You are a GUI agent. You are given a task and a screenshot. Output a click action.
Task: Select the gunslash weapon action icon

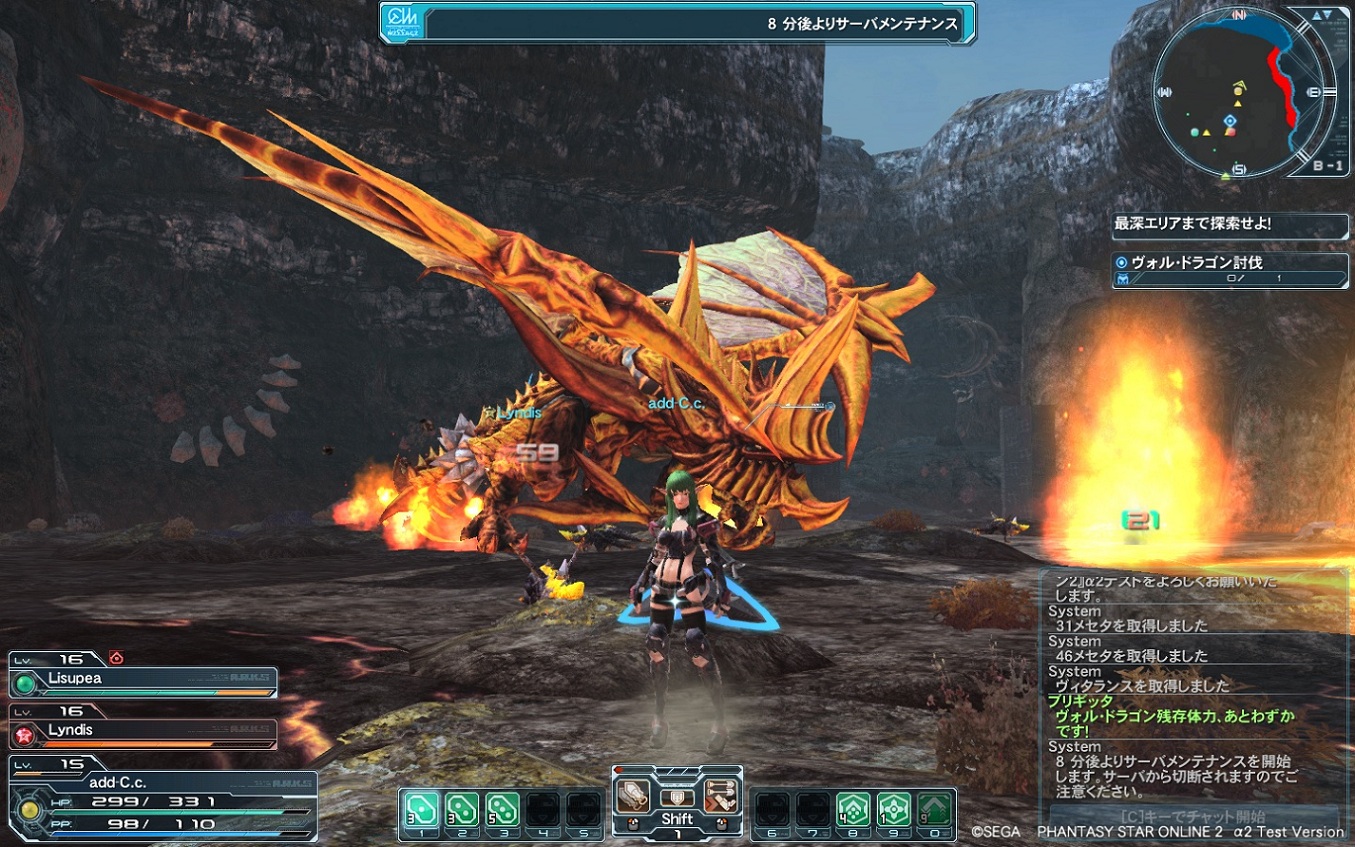click(x=632, y=797)
